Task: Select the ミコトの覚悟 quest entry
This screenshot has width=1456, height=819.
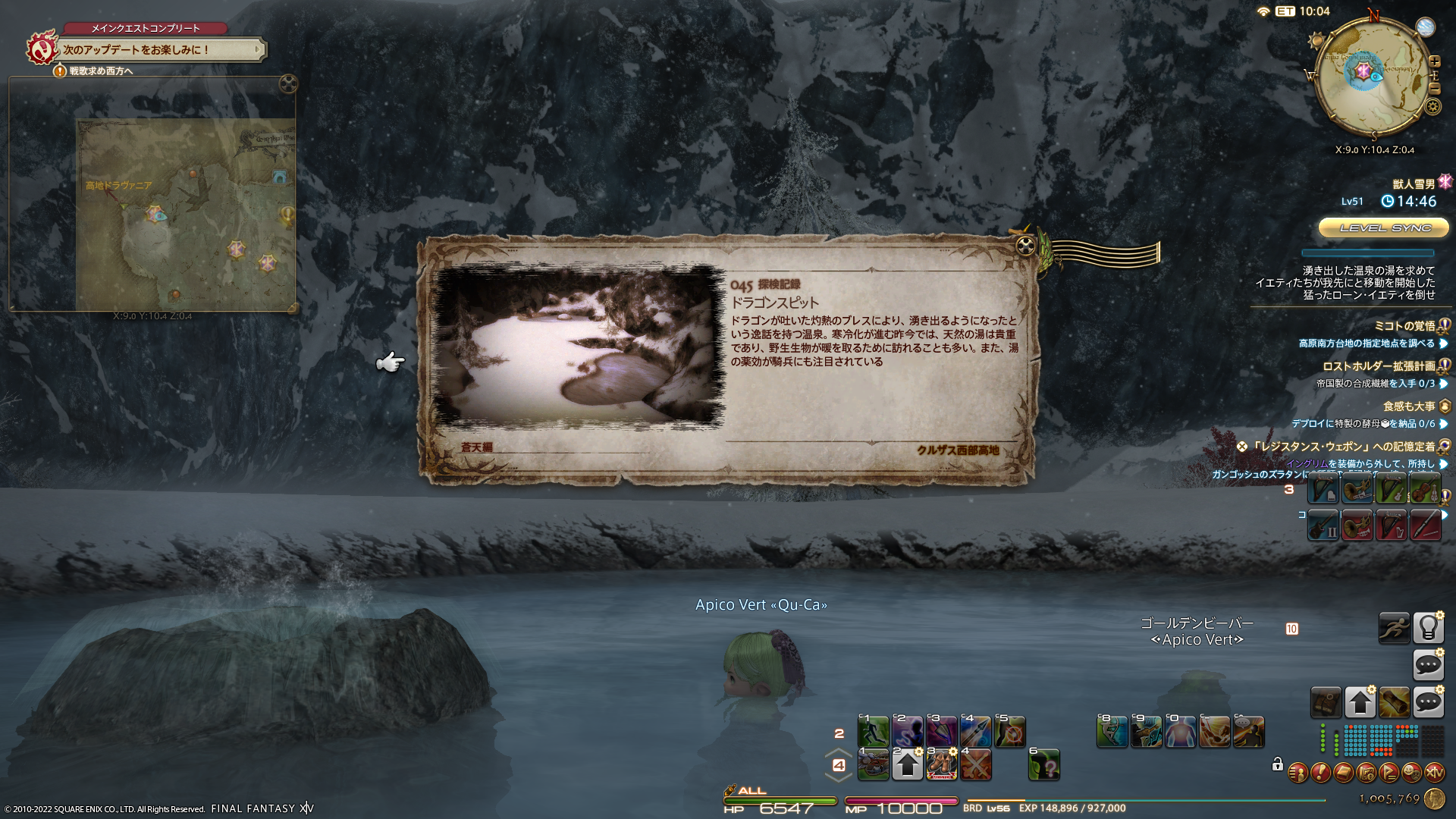Action: [1404, 326]
